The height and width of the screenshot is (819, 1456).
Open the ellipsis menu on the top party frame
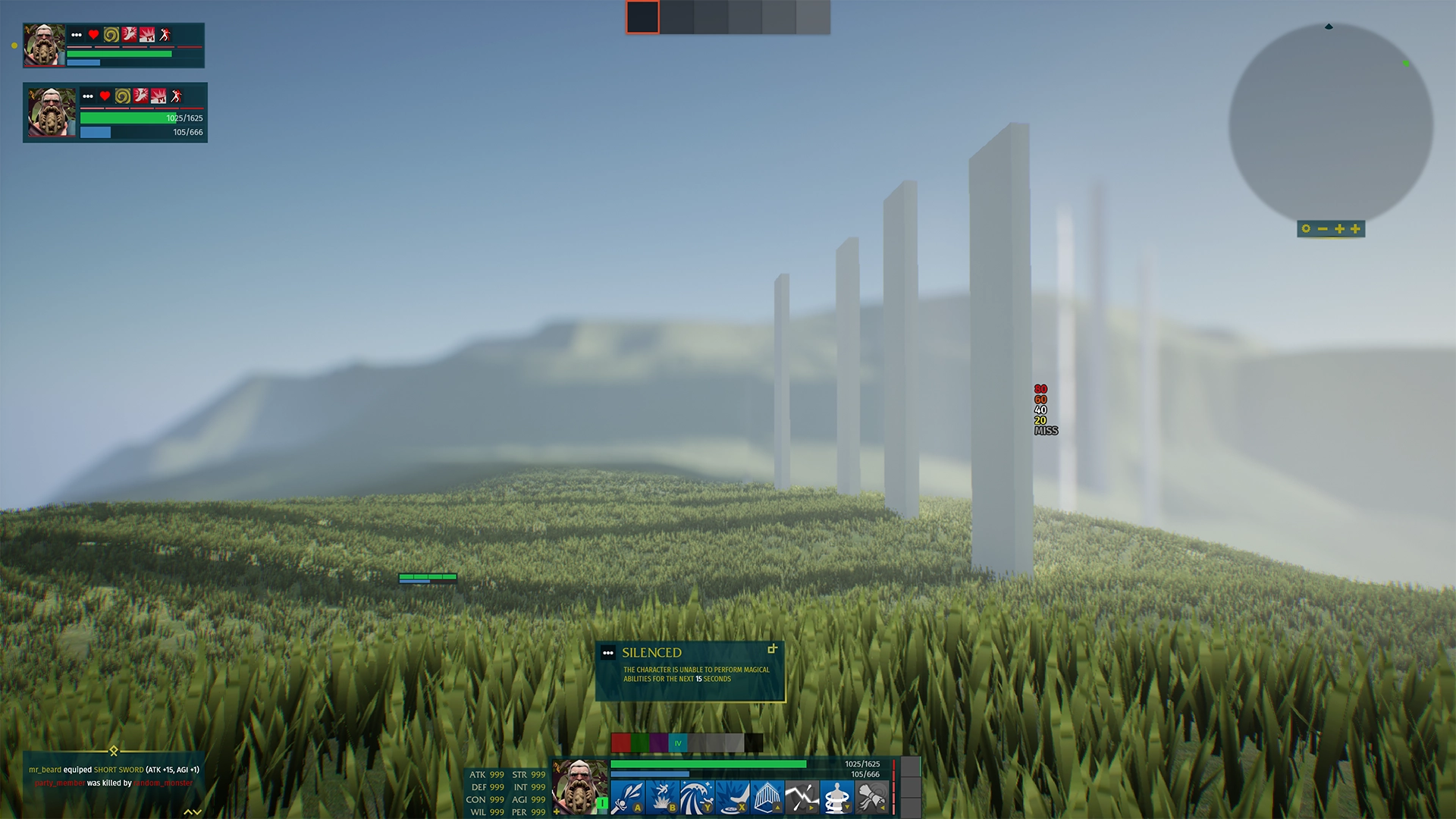click(x=77, y=35)
